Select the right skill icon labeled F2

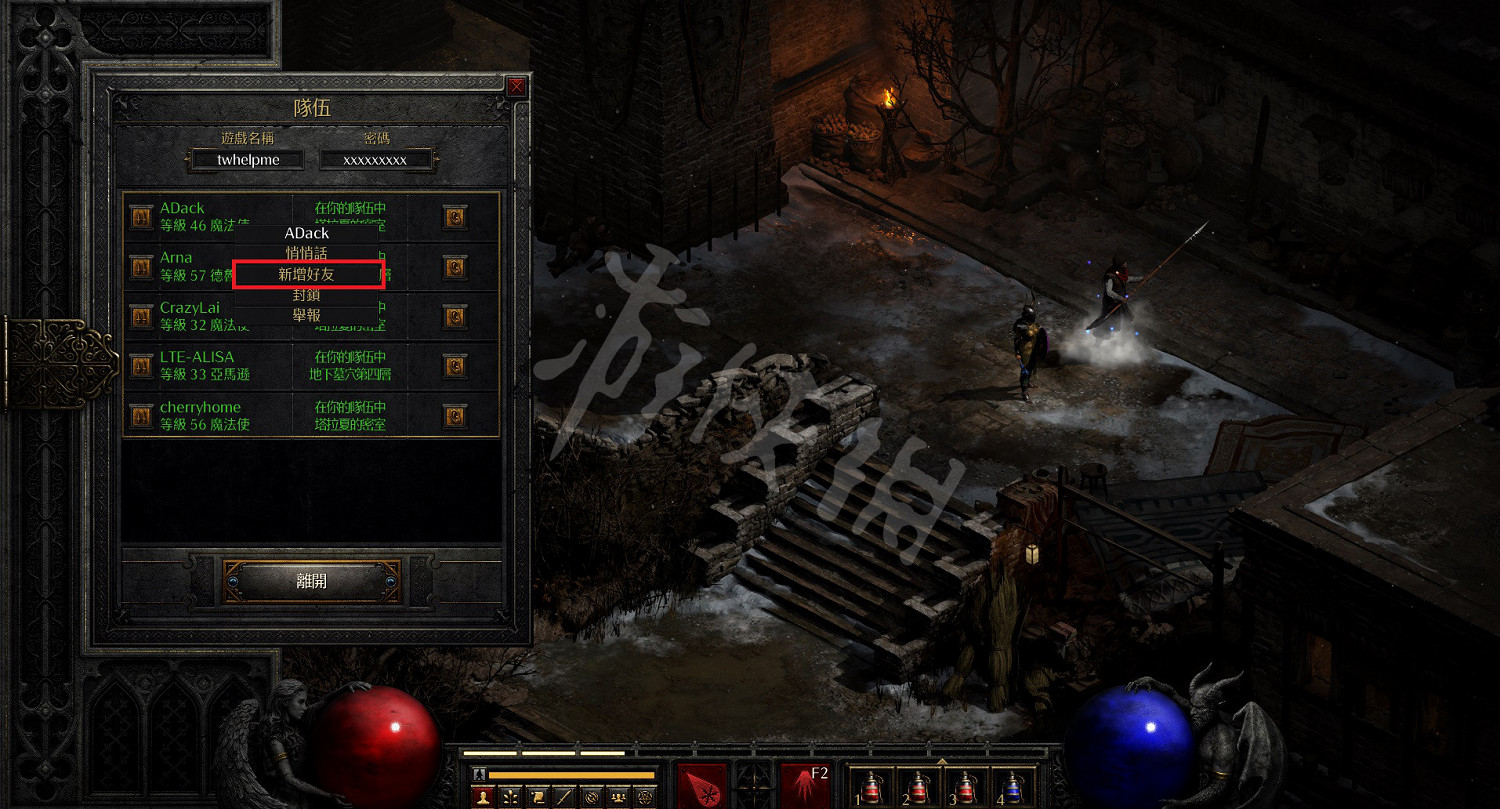[805, 785]
